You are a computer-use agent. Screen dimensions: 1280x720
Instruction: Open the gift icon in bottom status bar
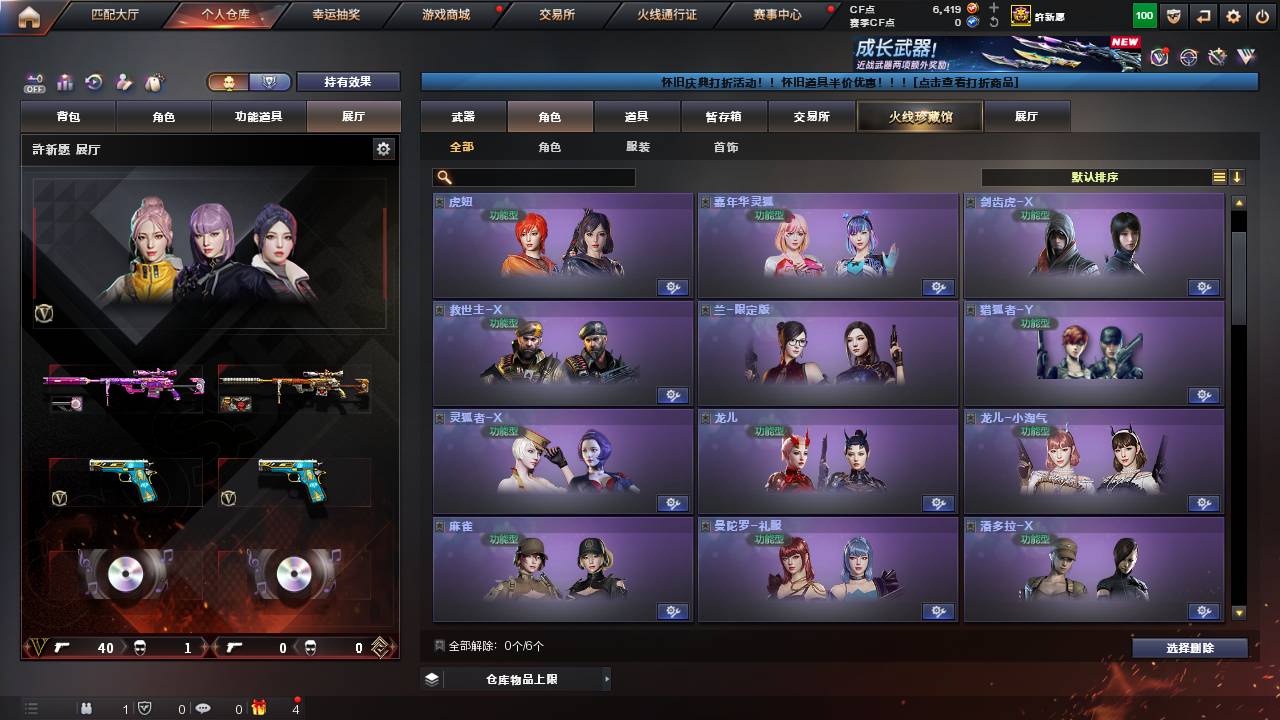click(258, 708)
